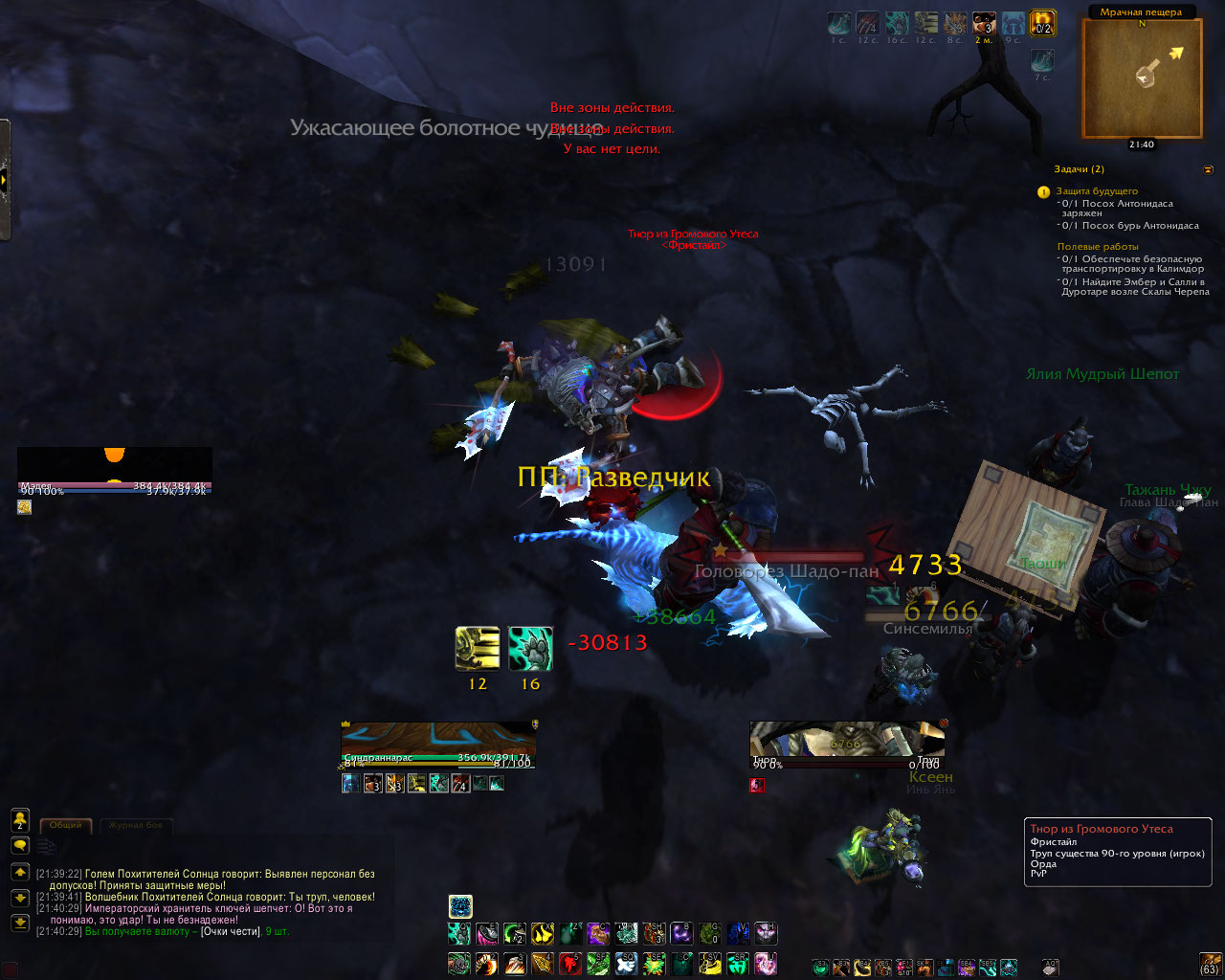Screen dimensions: 1225x980
Task: Use the golden arrowhead ability on slot 4
Action: pos(542,963)
